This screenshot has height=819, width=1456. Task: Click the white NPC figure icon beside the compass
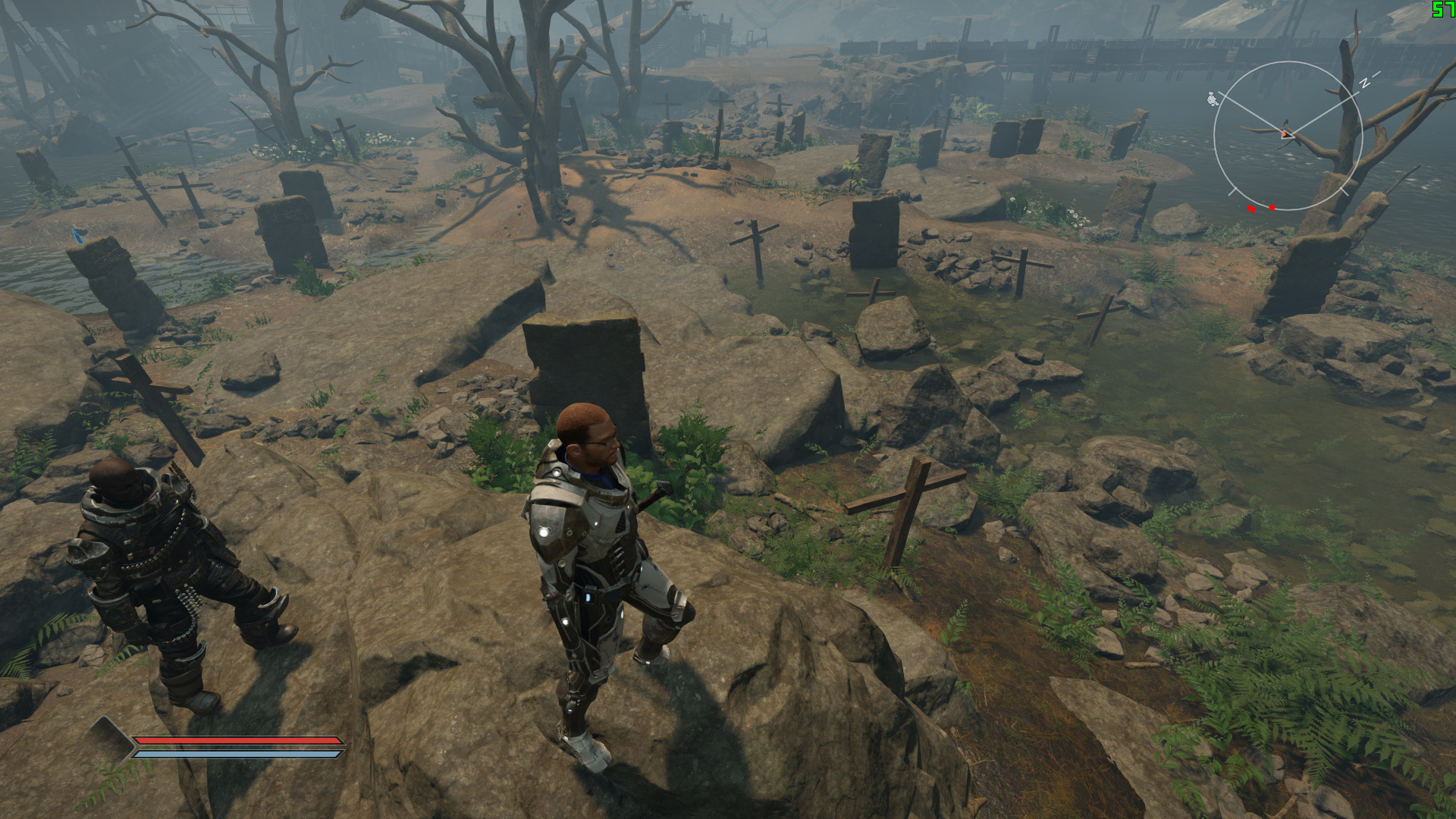click(x=1213, y=99)
